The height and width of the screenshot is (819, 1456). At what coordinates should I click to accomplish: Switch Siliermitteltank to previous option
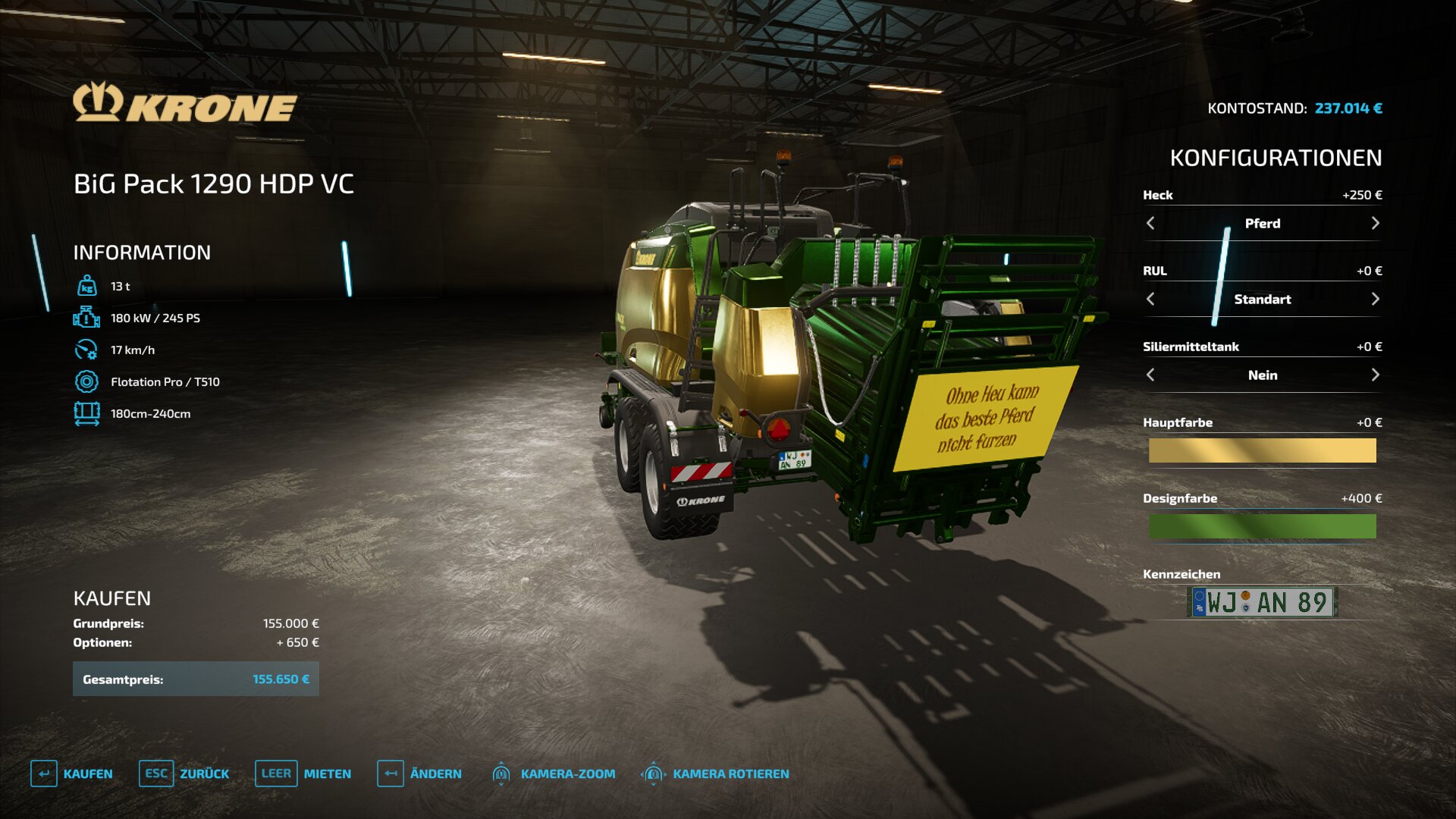point(1150,375)
